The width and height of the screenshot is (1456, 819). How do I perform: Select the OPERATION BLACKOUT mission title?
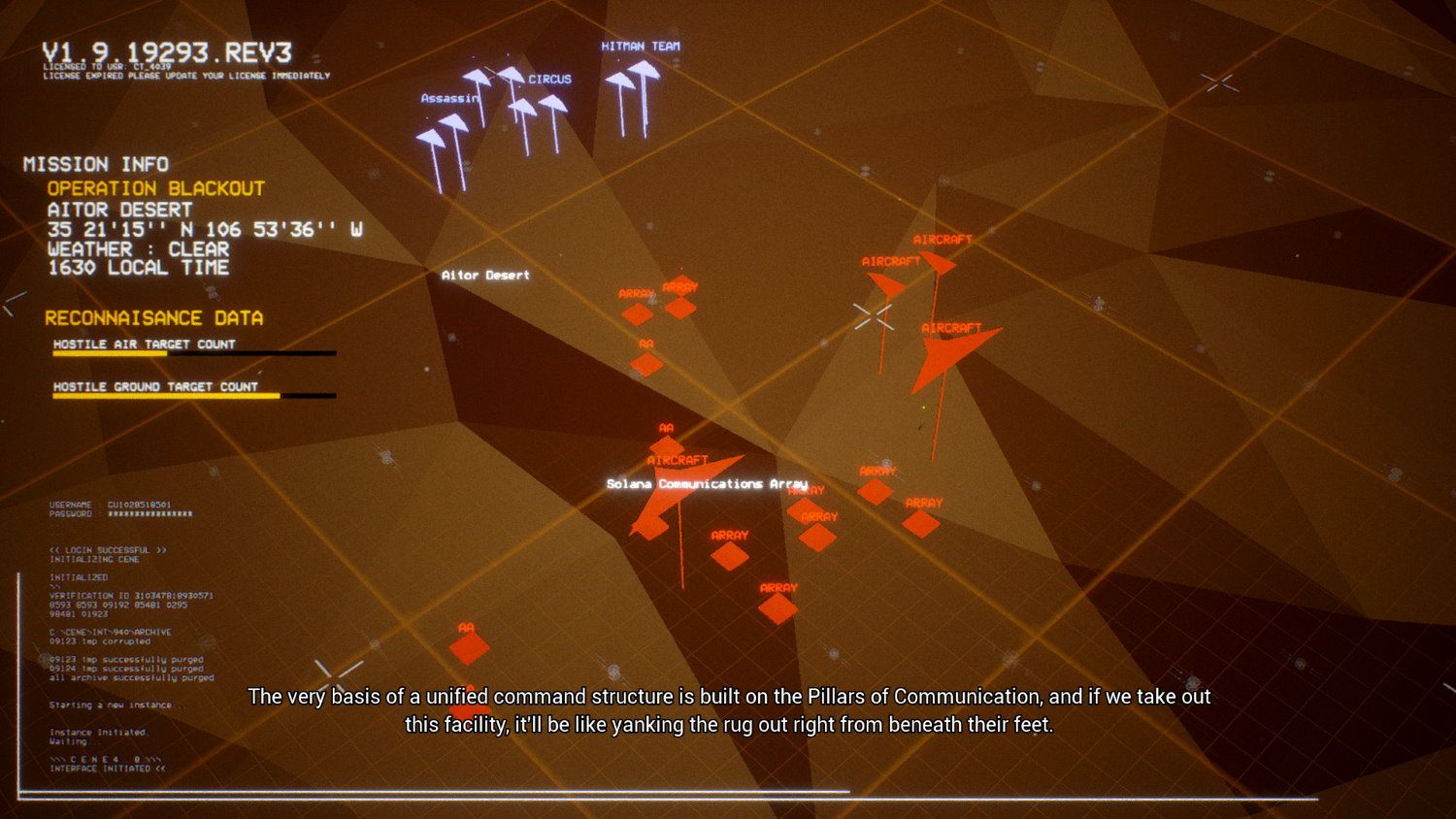point(155,188)
